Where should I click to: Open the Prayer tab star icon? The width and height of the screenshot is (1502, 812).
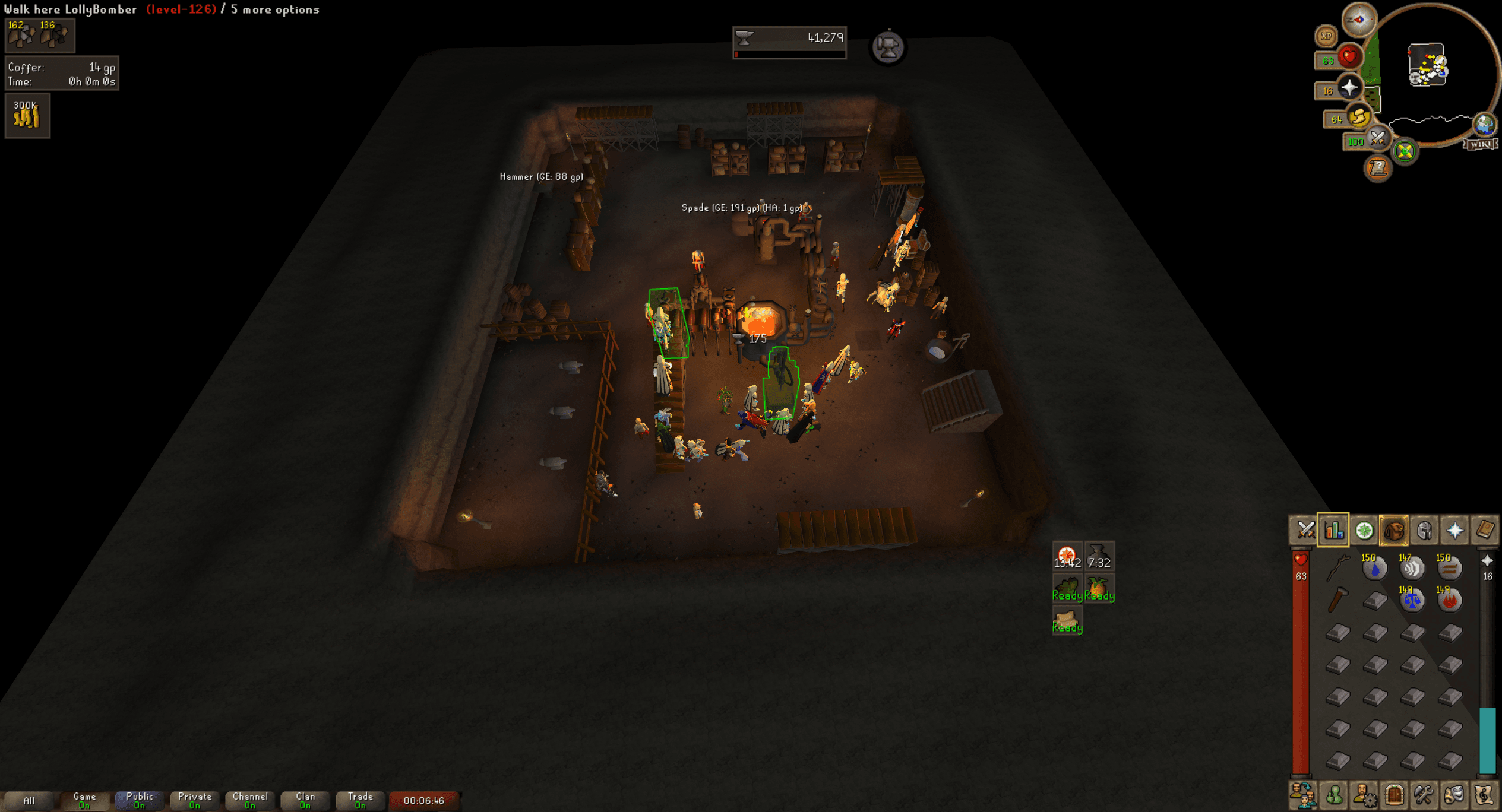(x=1455, y=531)
